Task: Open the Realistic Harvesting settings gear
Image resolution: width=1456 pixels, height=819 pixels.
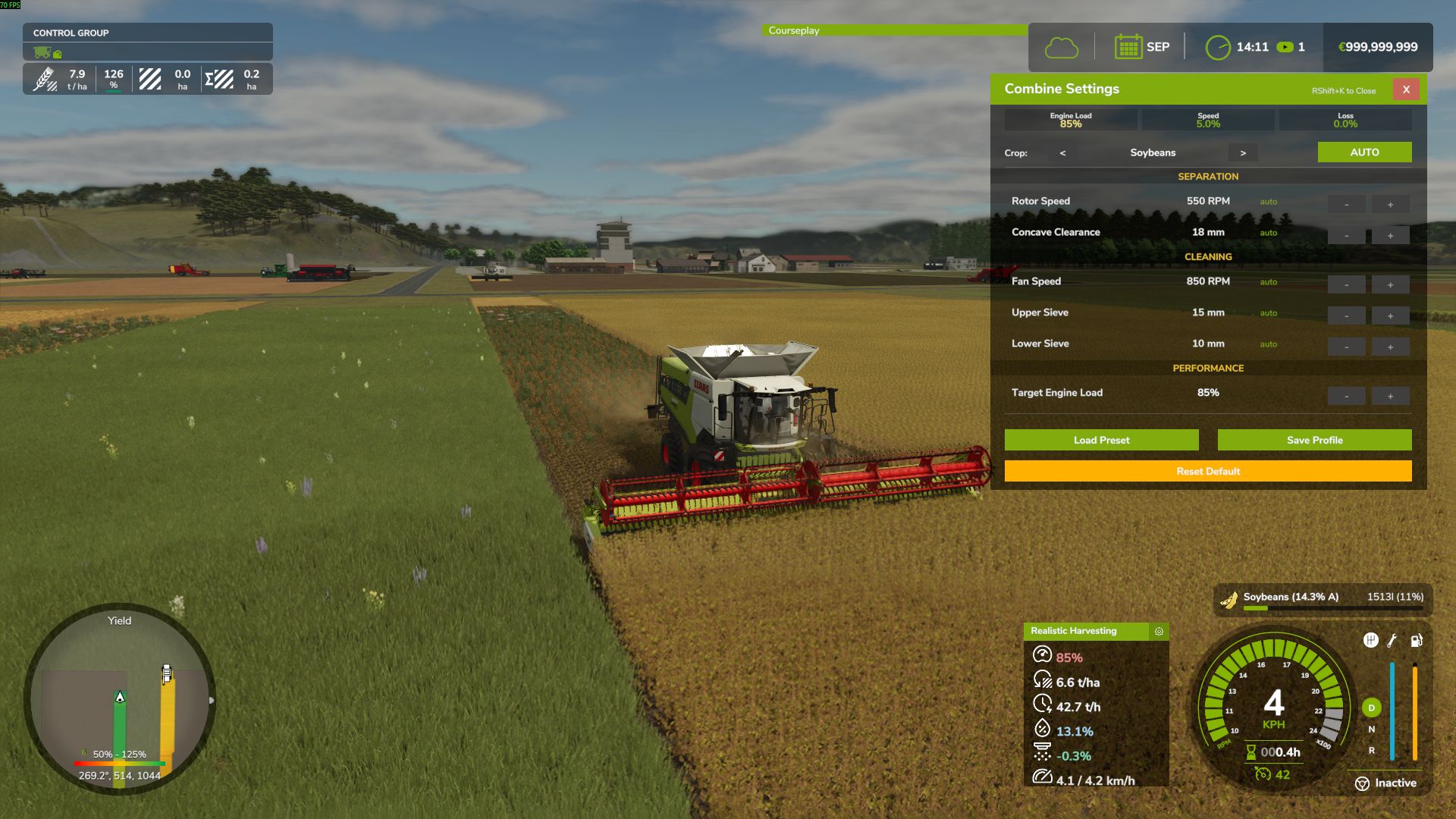Action: click(x=1158, y=631)
